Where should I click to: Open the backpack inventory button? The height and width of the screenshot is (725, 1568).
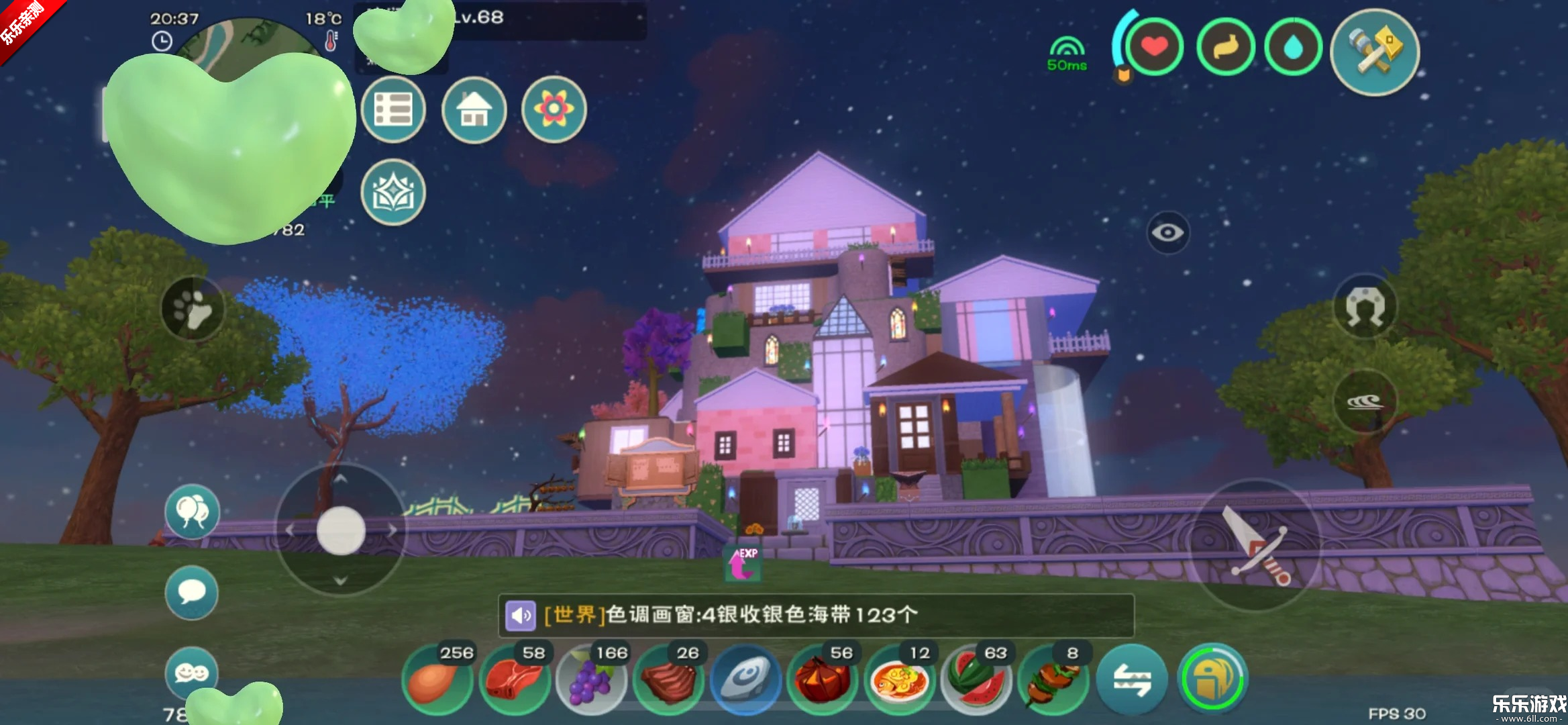point(1212,679)
